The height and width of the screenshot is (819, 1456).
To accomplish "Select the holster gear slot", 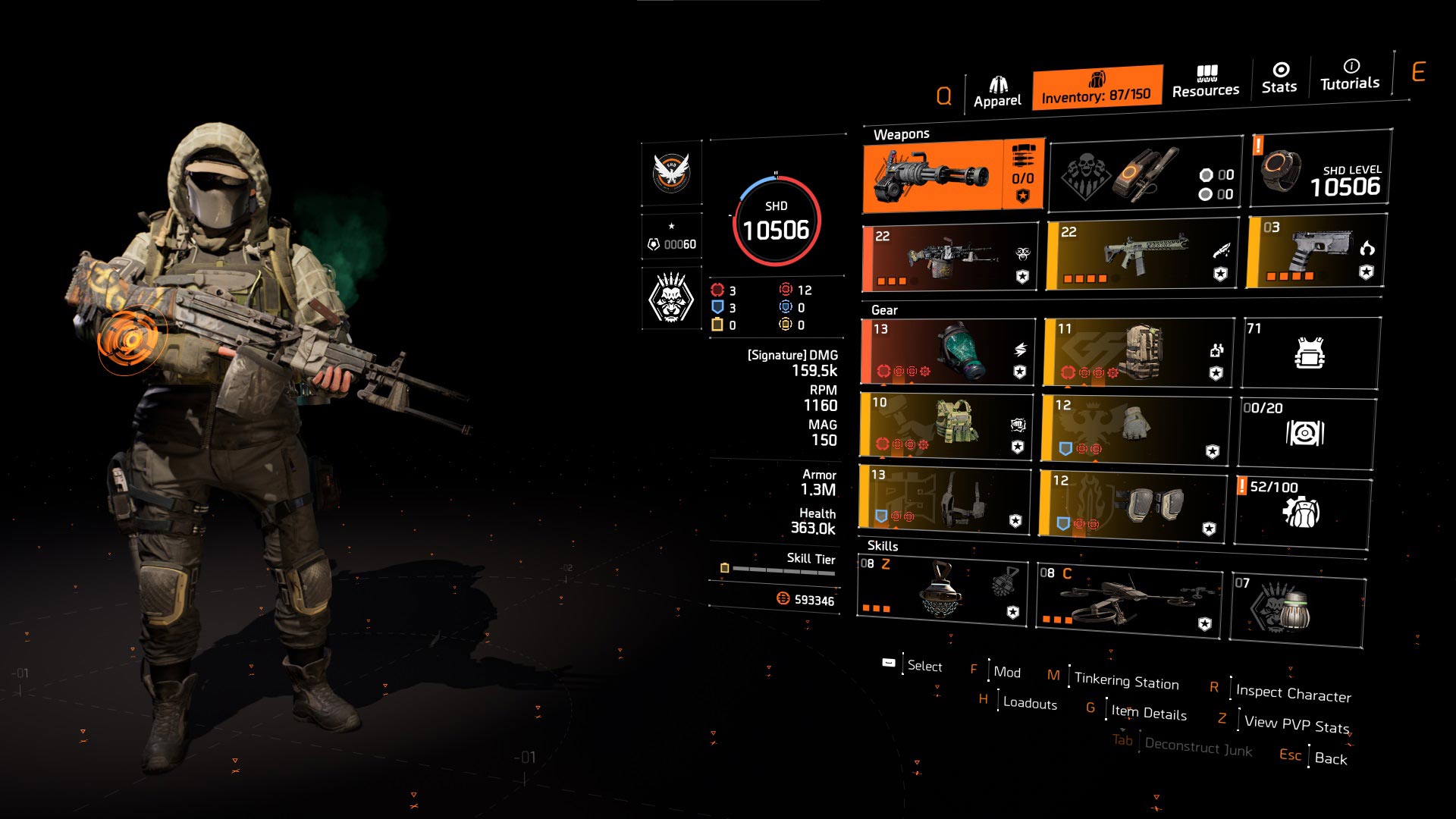I will tap(944, 499).
